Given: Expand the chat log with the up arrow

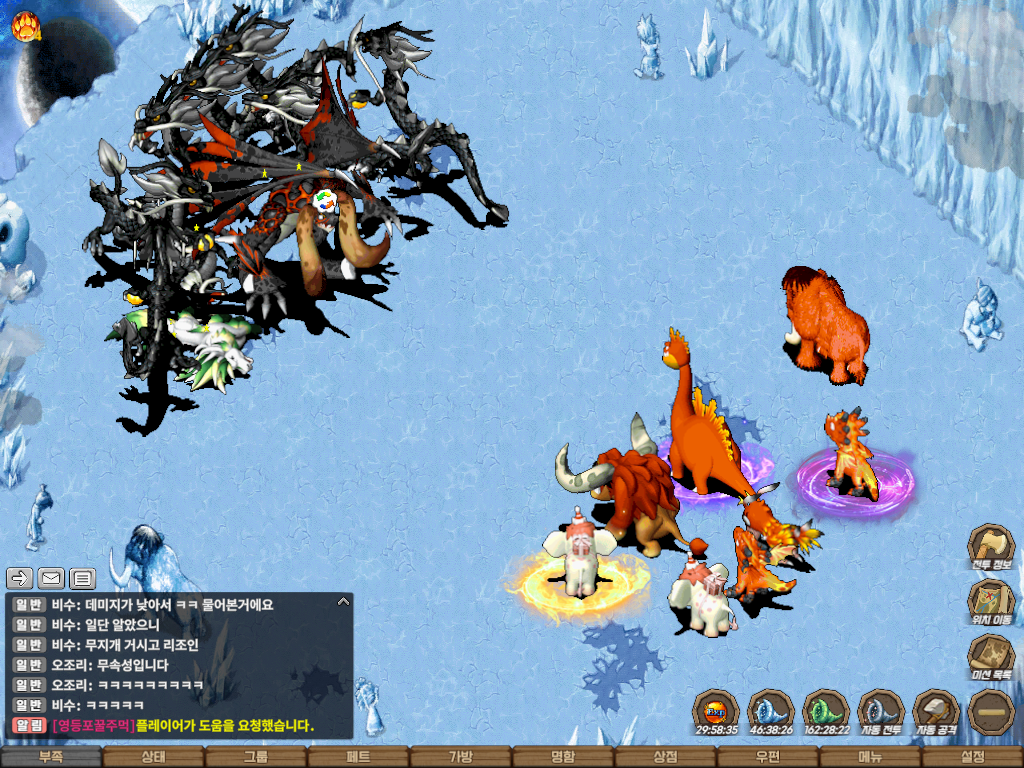Looking at the screenshot, I should [x=343, y=602].
